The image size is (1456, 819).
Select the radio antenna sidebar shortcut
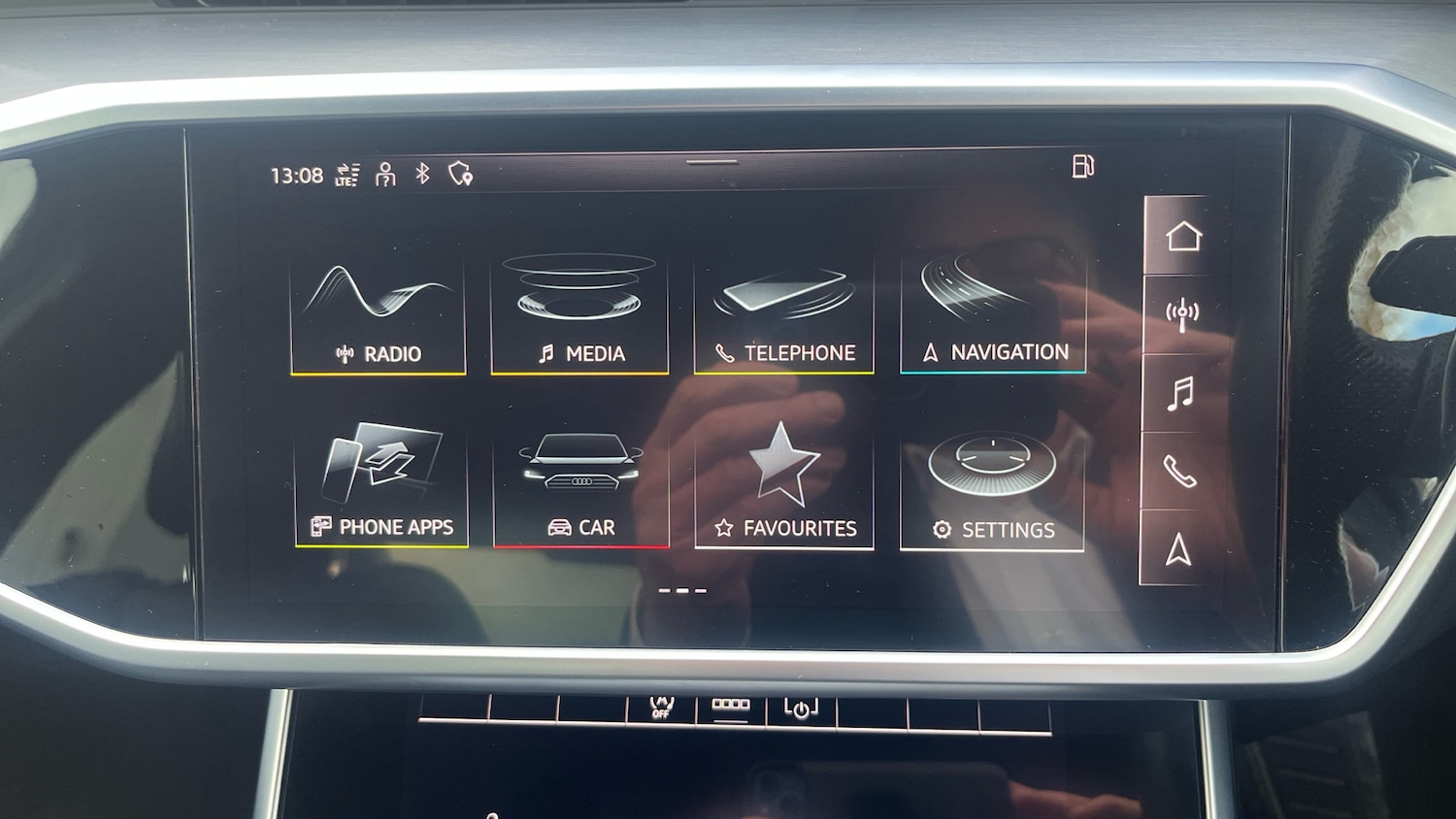[x=1181, y=314]
